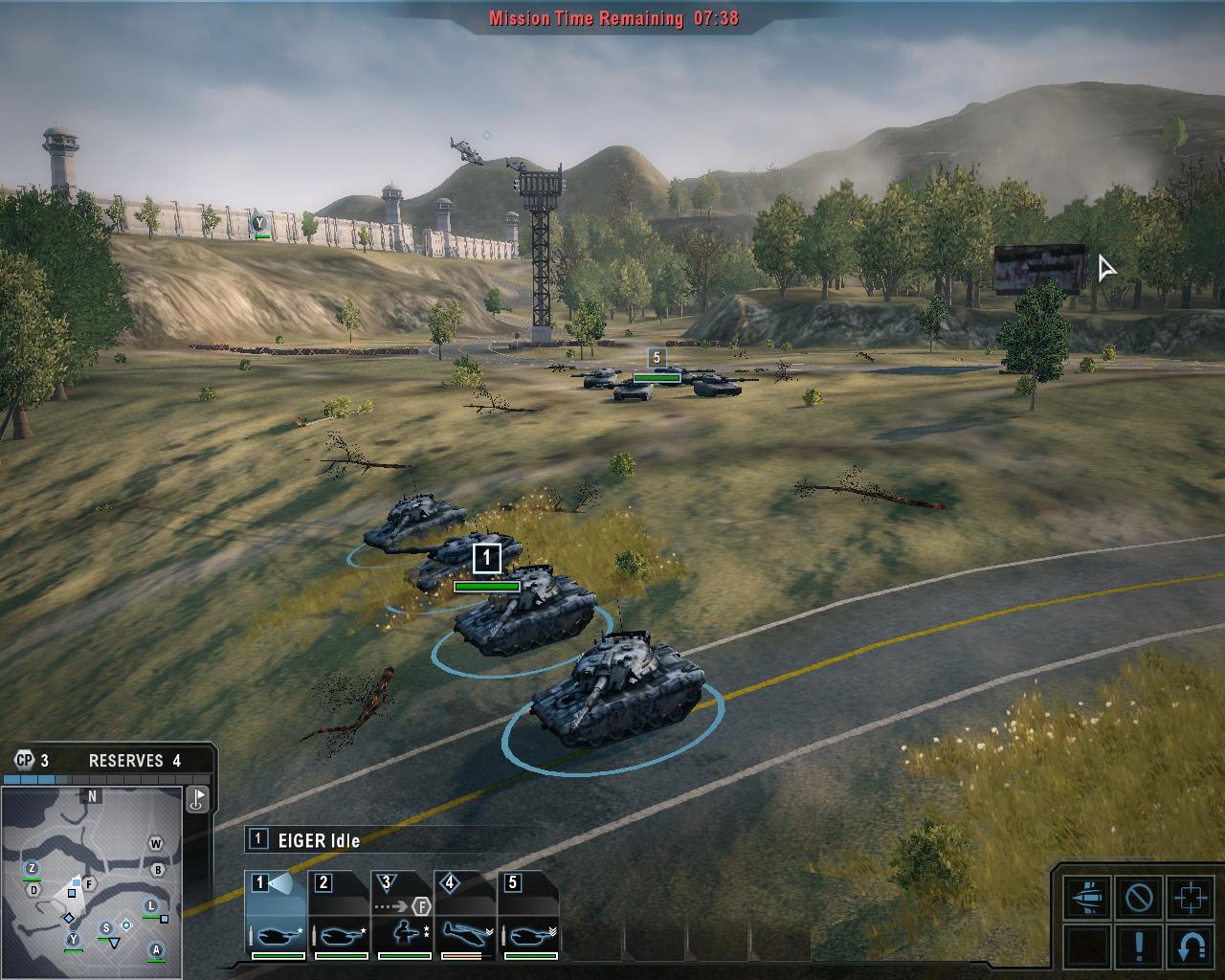Click the flag button beside the minimap

(198, 799)
